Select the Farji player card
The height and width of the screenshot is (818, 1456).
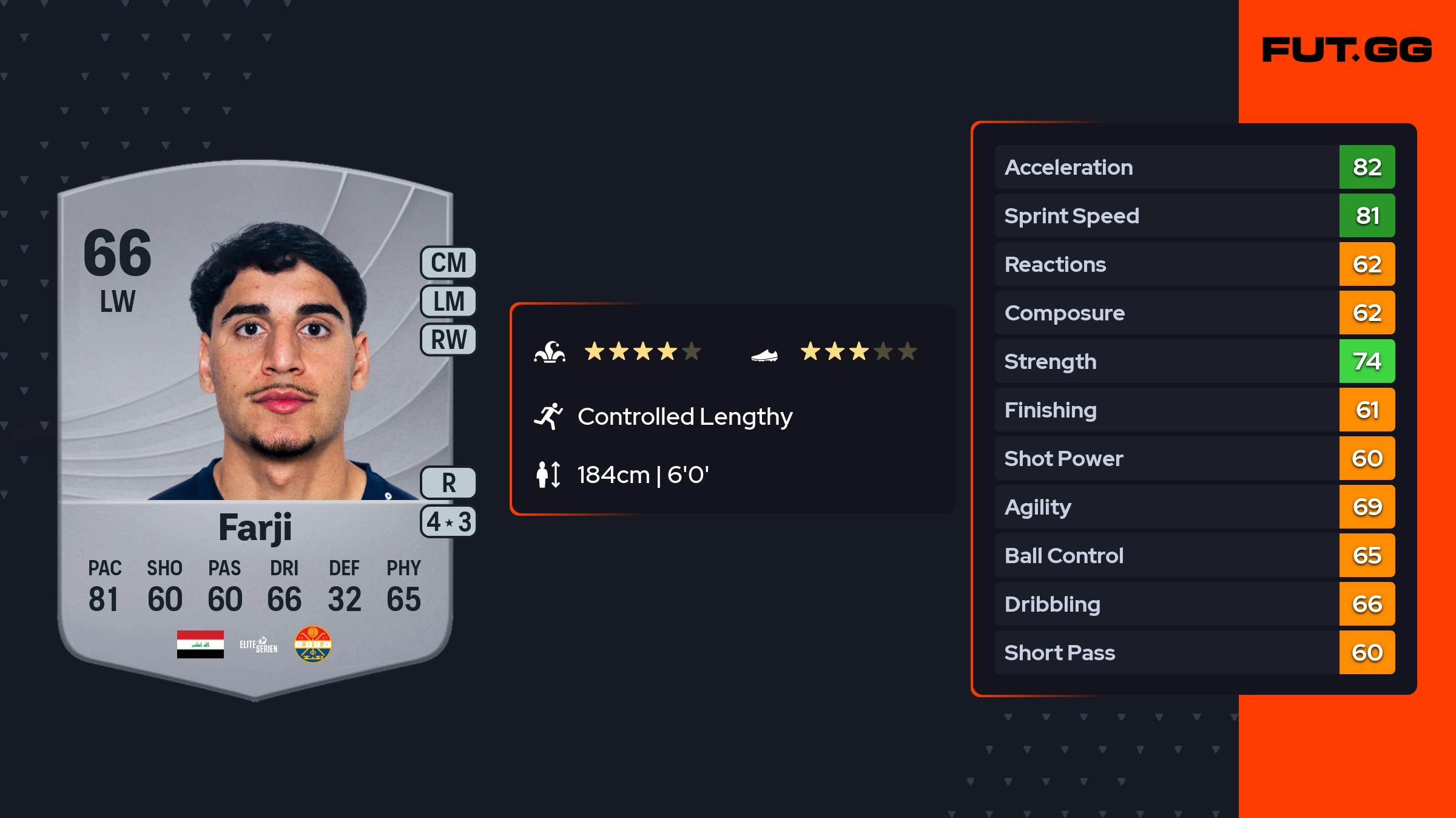click(255, 425)
